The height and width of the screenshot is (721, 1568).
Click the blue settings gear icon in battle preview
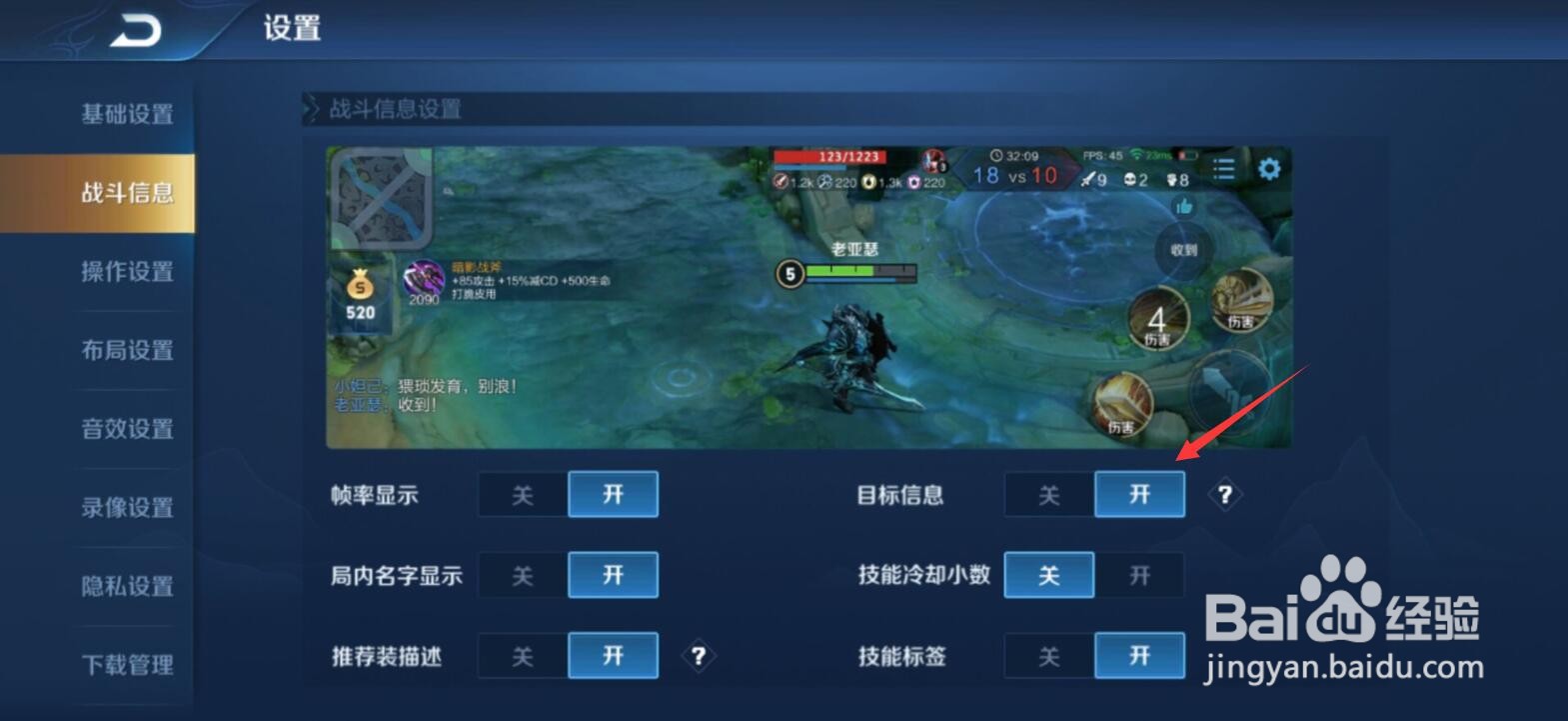point(1269,170)
